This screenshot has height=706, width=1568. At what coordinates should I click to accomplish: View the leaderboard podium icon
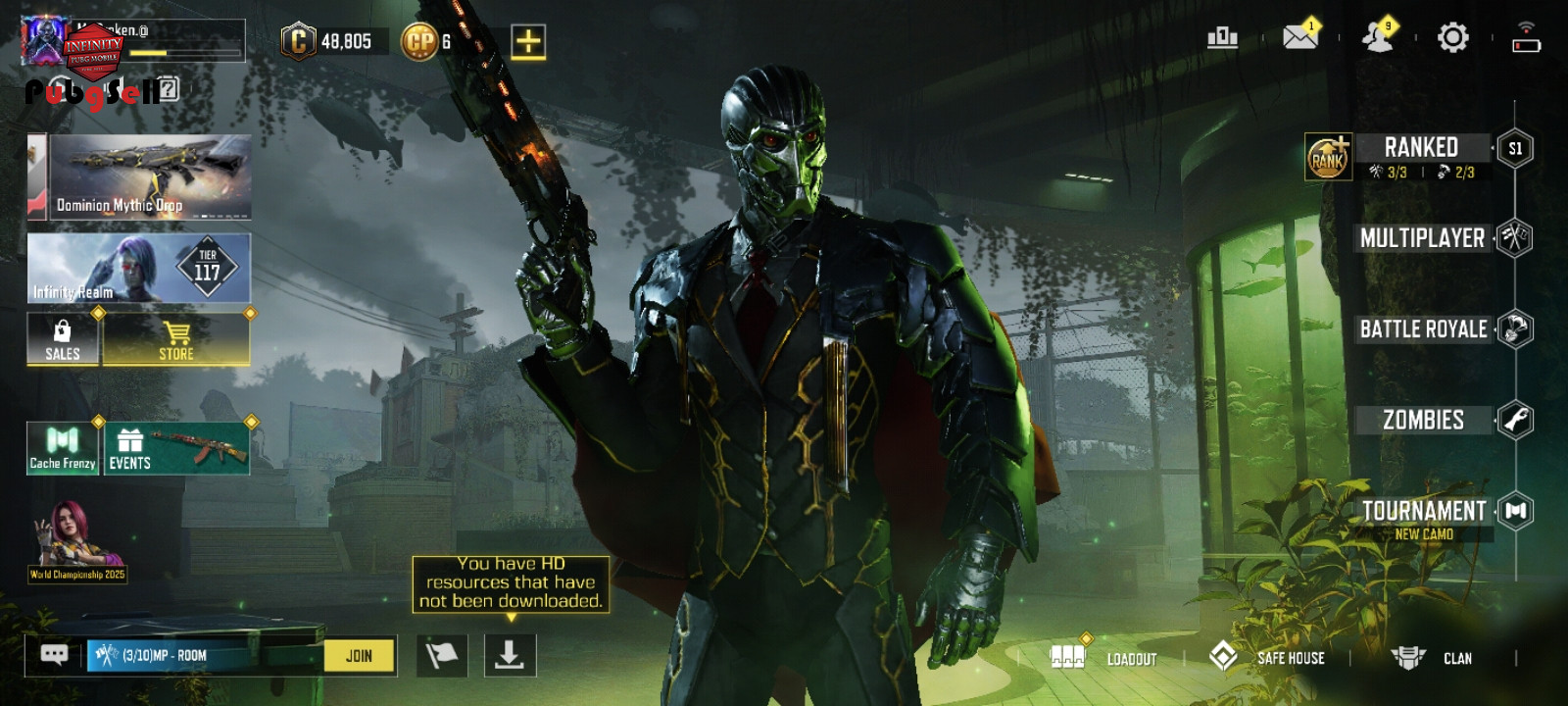coord(1222,38)
